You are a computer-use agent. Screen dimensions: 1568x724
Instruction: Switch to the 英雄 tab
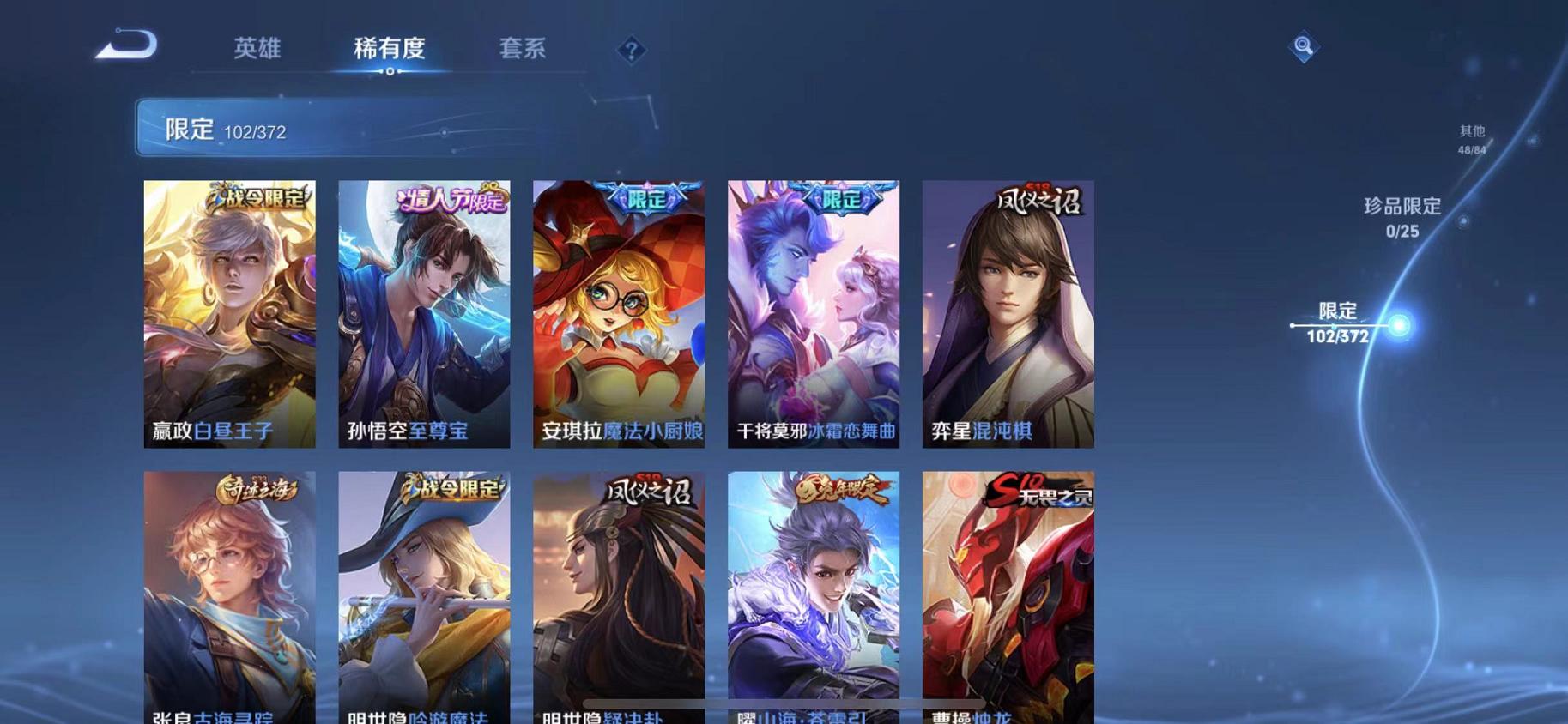click(255, 49)
